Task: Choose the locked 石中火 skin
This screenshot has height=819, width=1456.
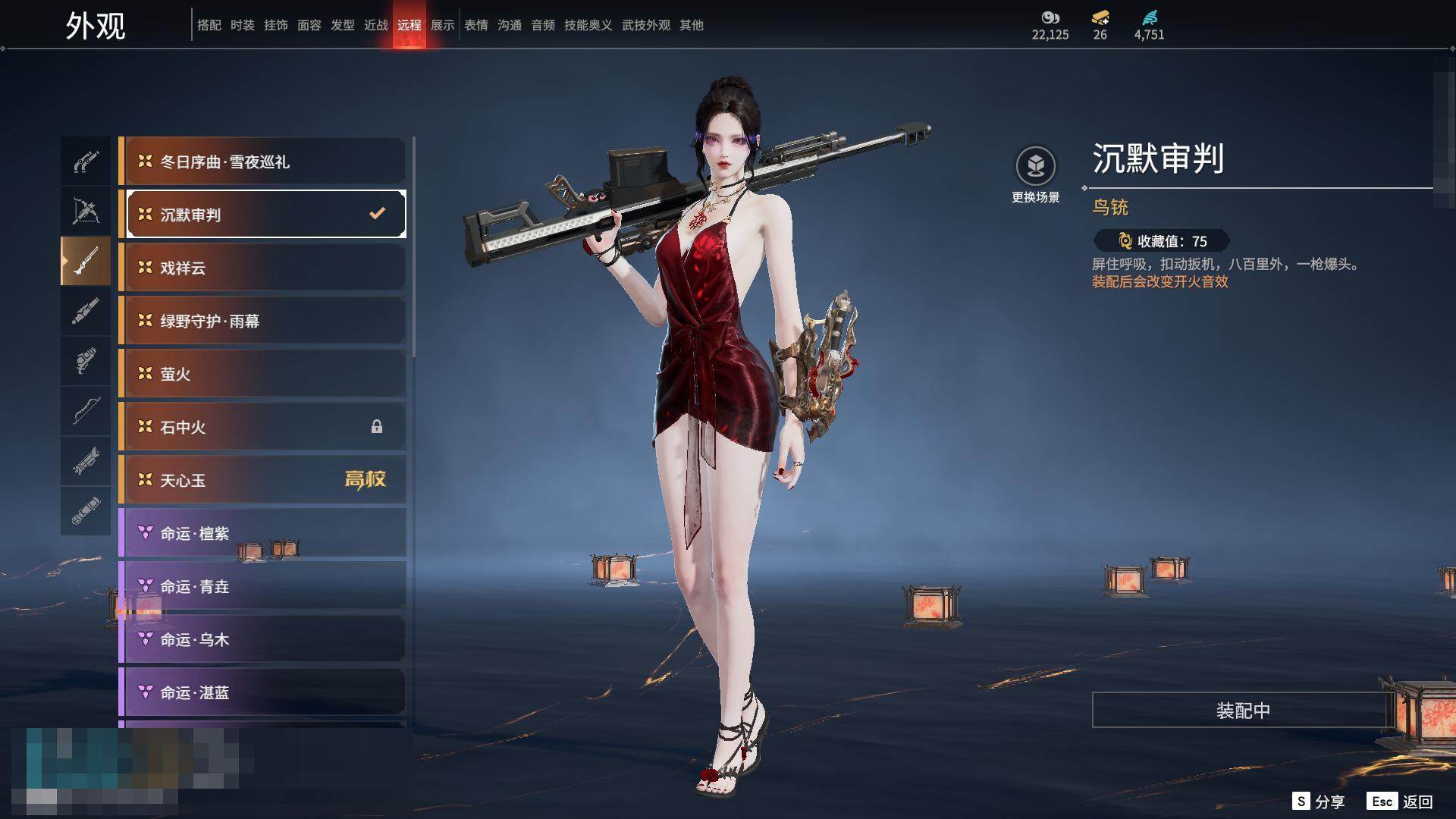Action: [262, 427]
